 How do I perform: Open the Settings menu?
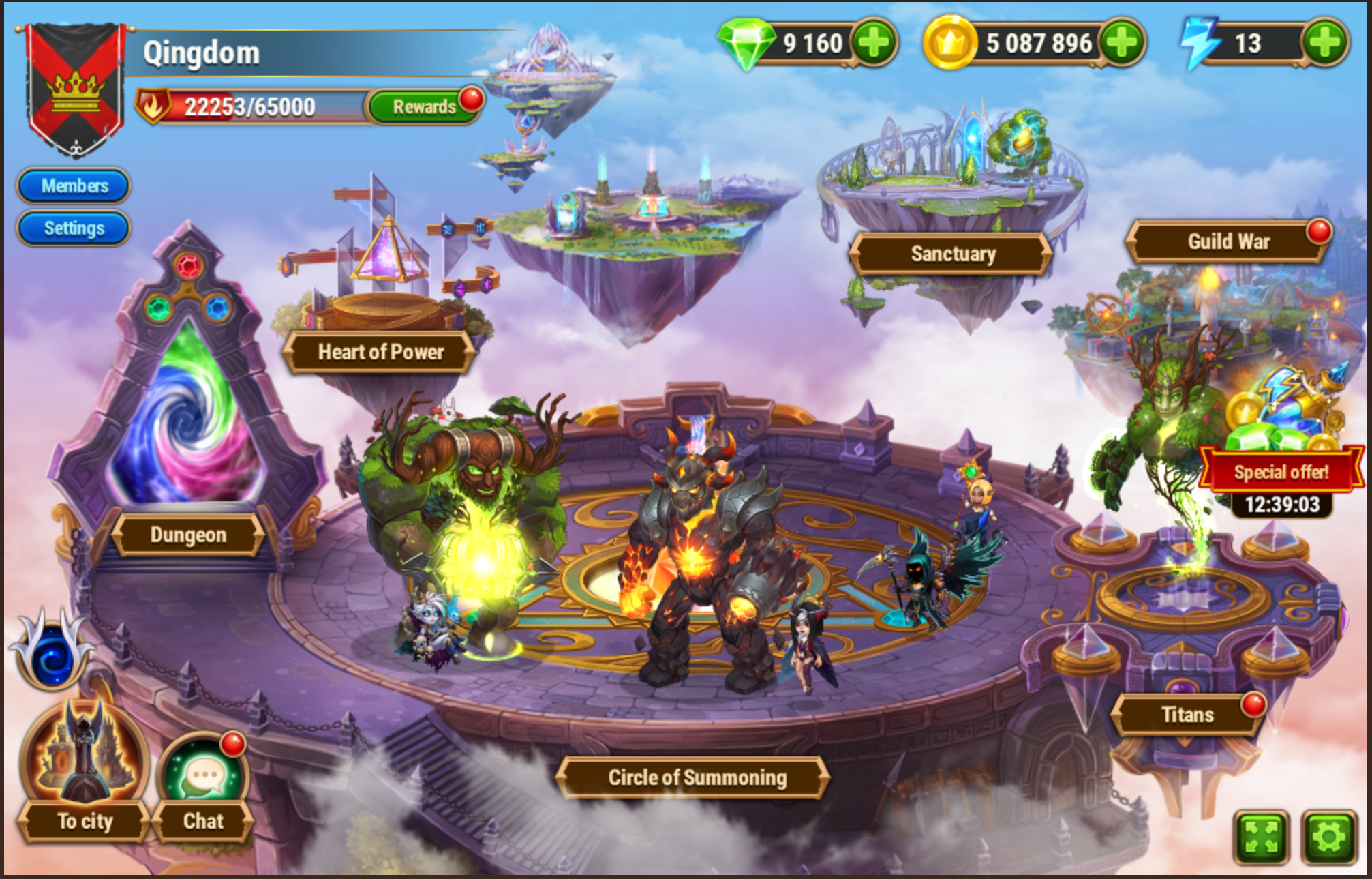[x=73, y=228]
